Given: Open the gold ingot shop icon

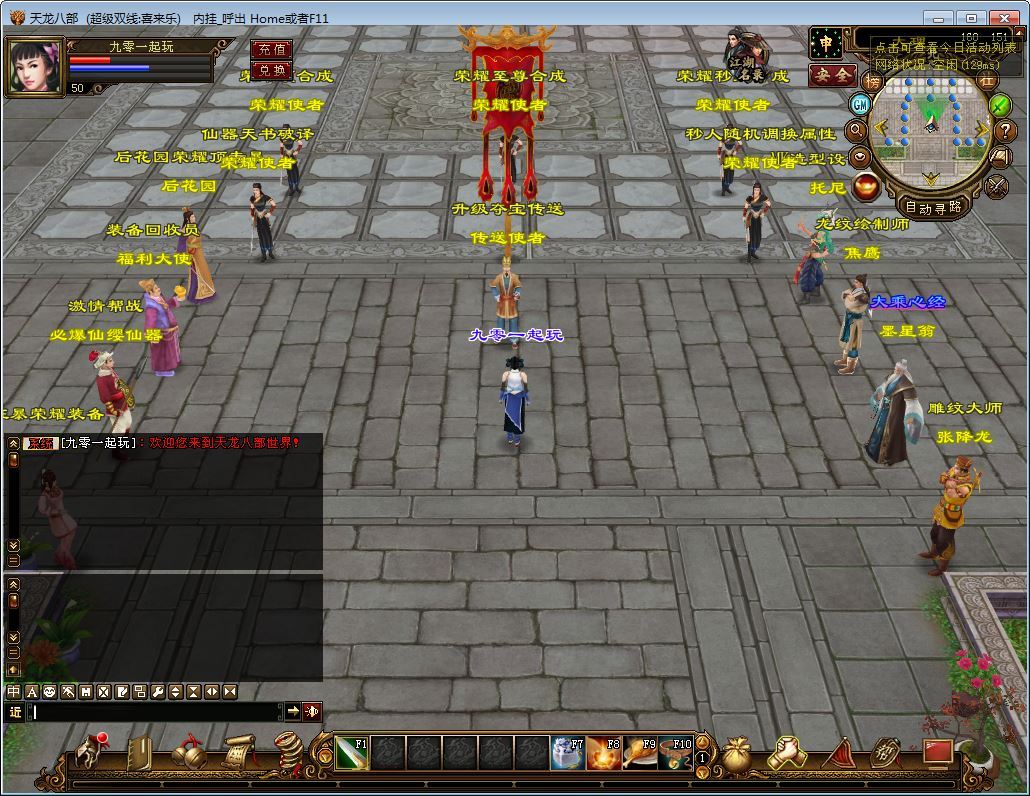Looking at the screenshot, I should 867,186.
